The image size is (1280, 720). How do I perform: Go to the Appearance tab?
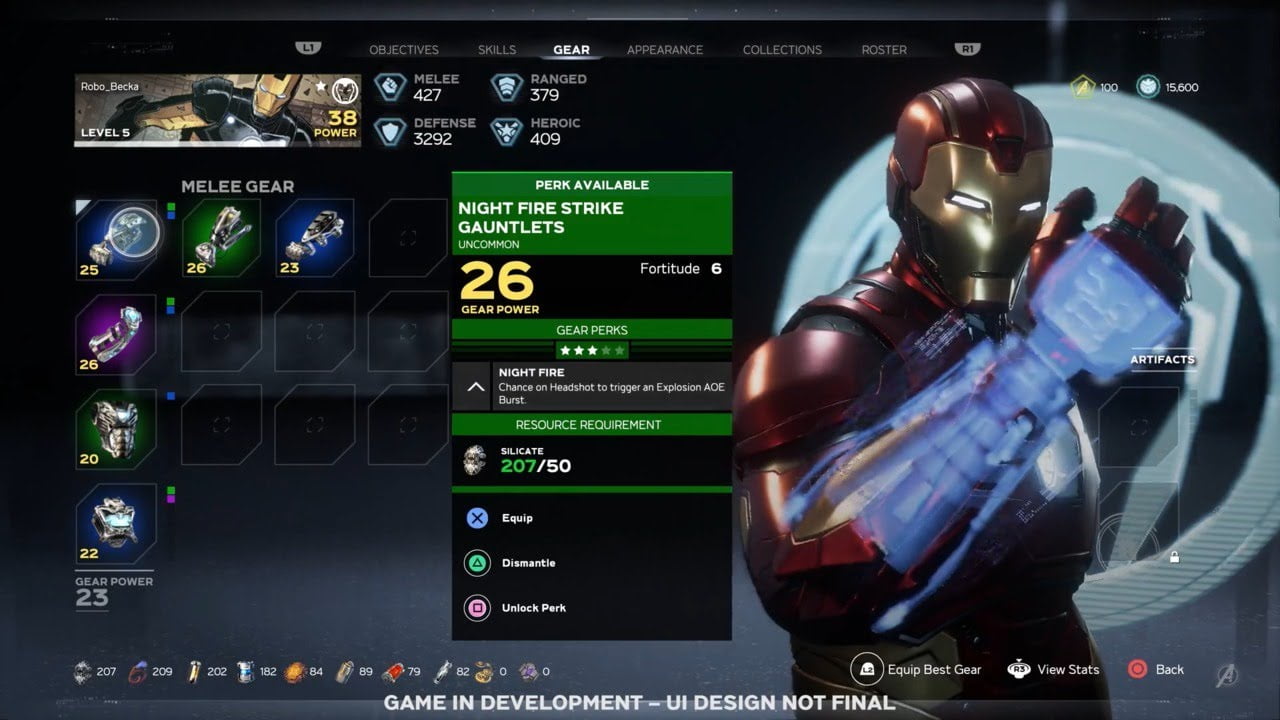[664, 50]
